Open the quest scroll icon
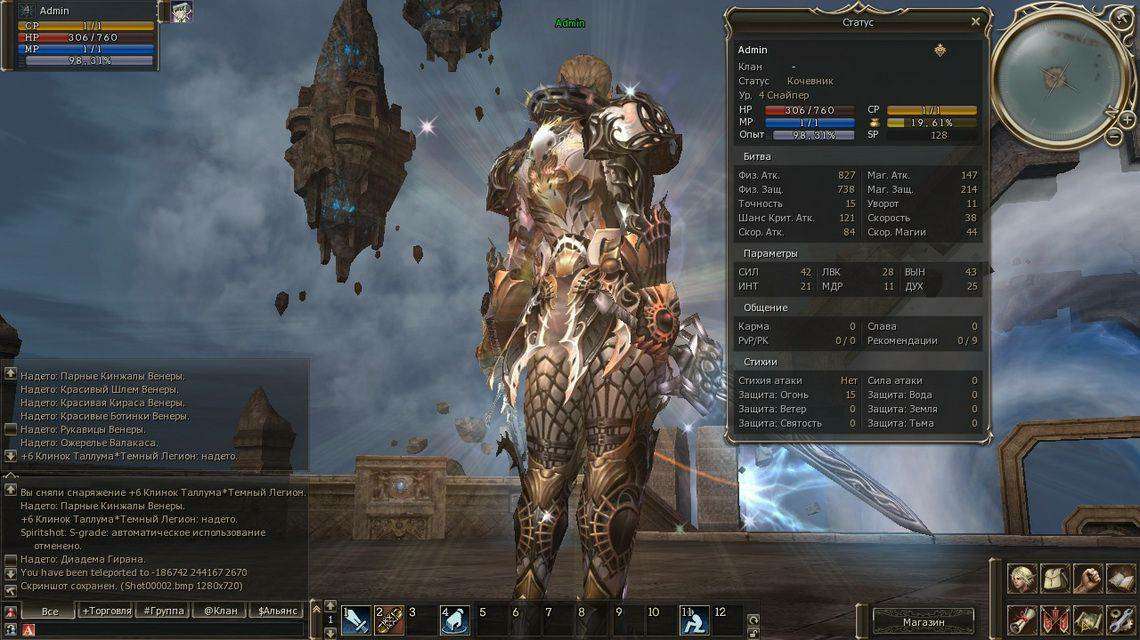The width and height of the screenshot is (1140, 640). [1021, 619]
